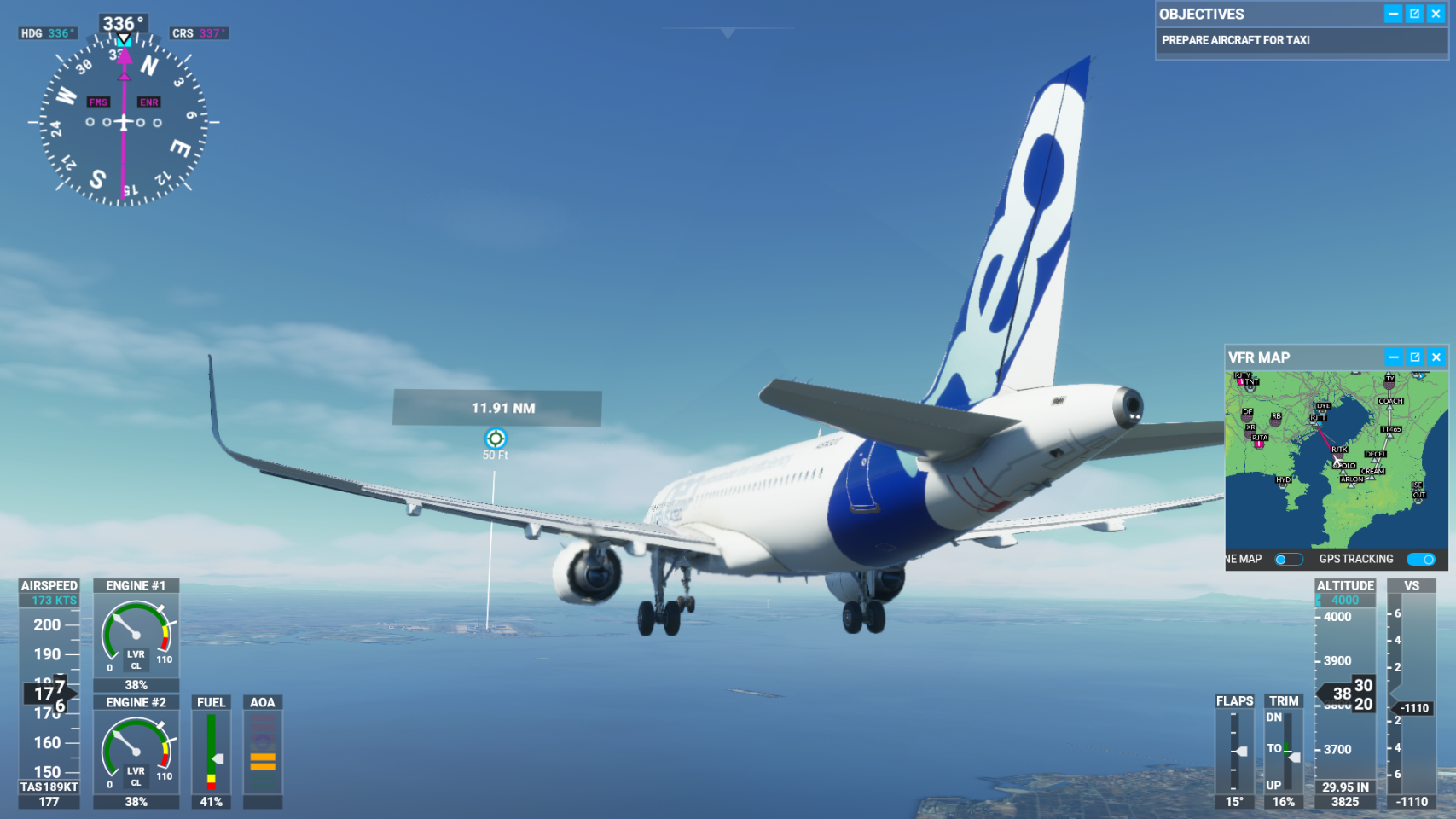Toggle the map switch left of GPS Tracking
Screen dimensions: 1456x819
1288,560
